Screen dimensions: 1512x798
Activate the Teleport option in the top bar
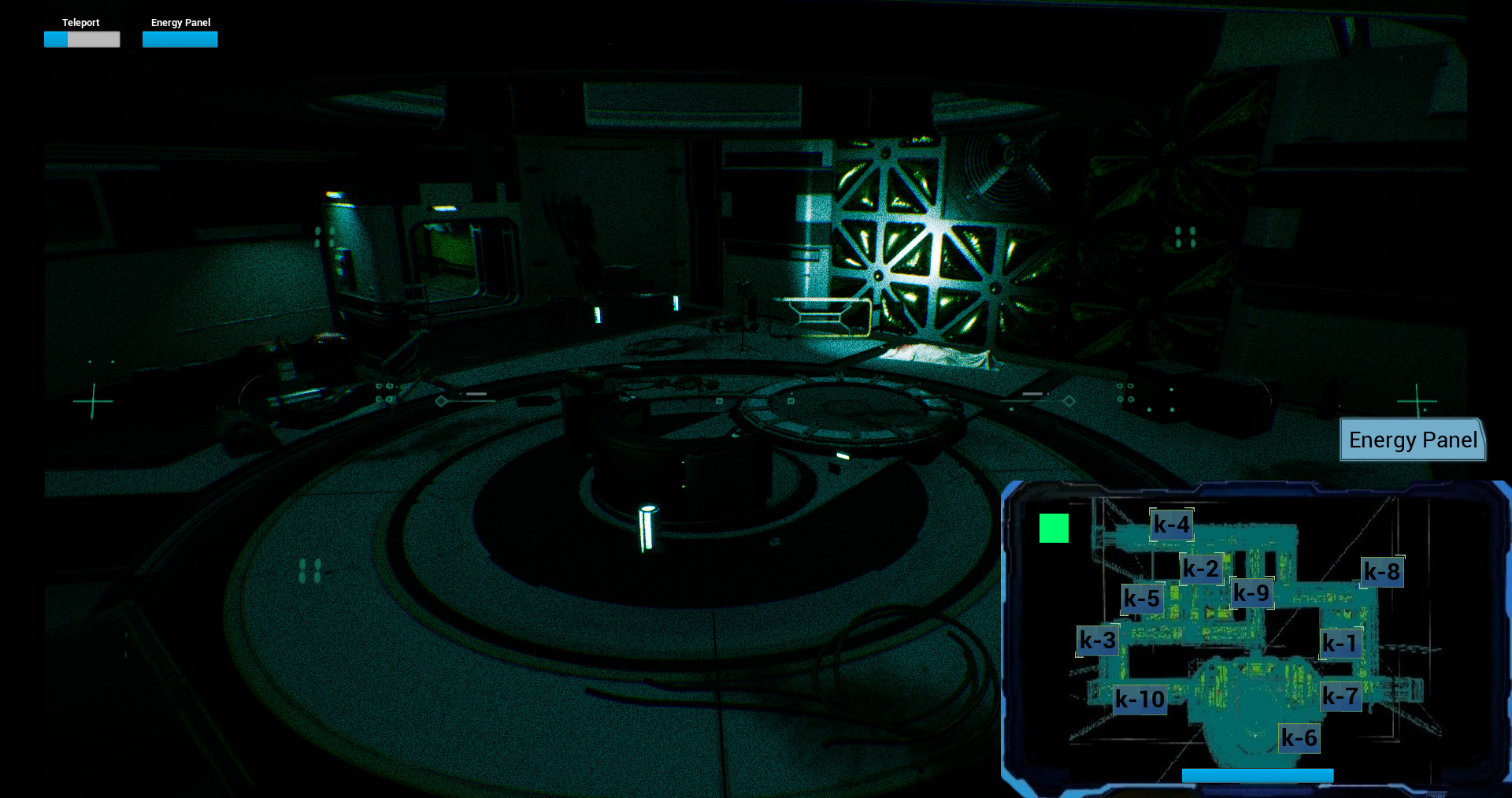pos(81,23)
